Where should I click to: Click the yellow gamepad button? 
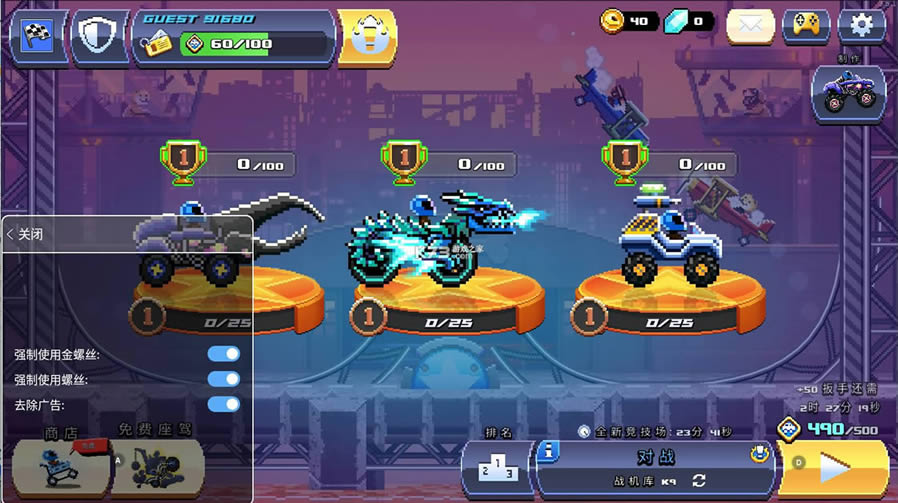pos(805,26)
